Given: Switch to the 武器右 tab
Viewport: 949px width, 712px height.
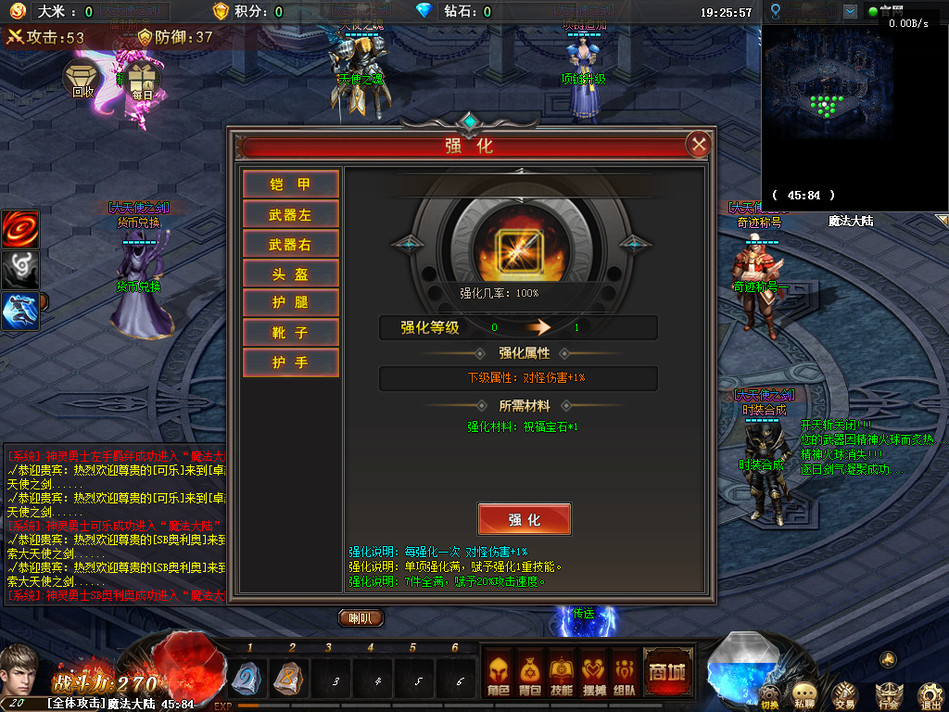Looking at the screenshot, I should coord(290,244).
